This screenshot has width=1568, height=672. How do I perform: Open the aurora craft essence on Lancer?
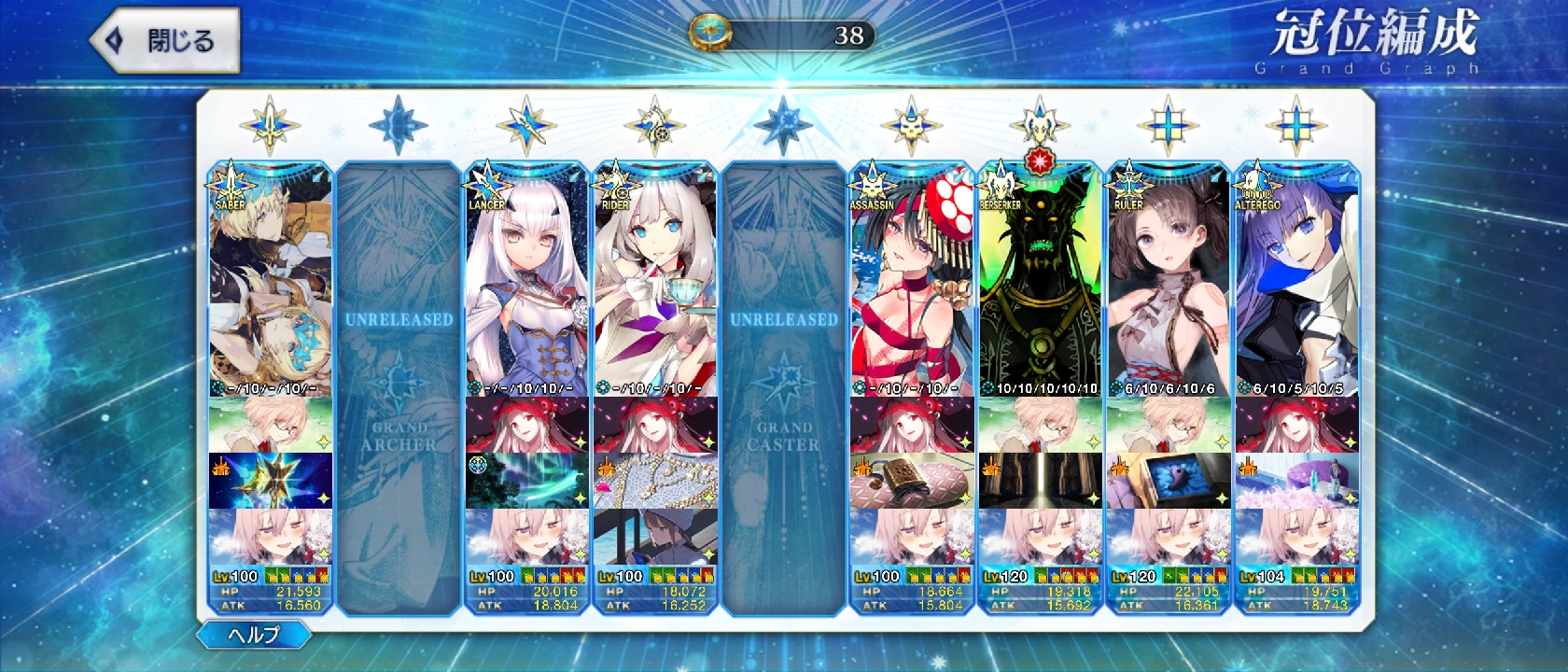526,481
